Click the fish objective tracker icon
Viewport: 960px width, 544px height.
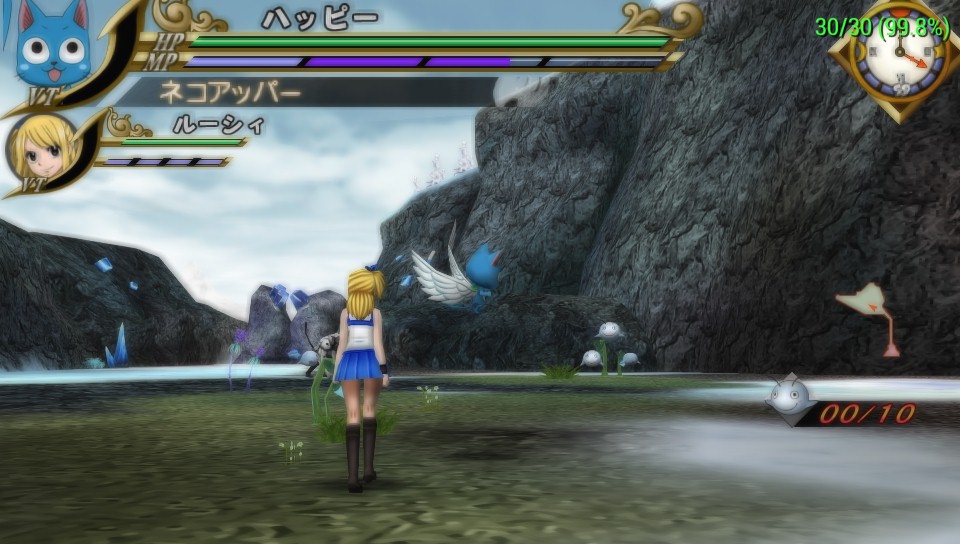789,394
